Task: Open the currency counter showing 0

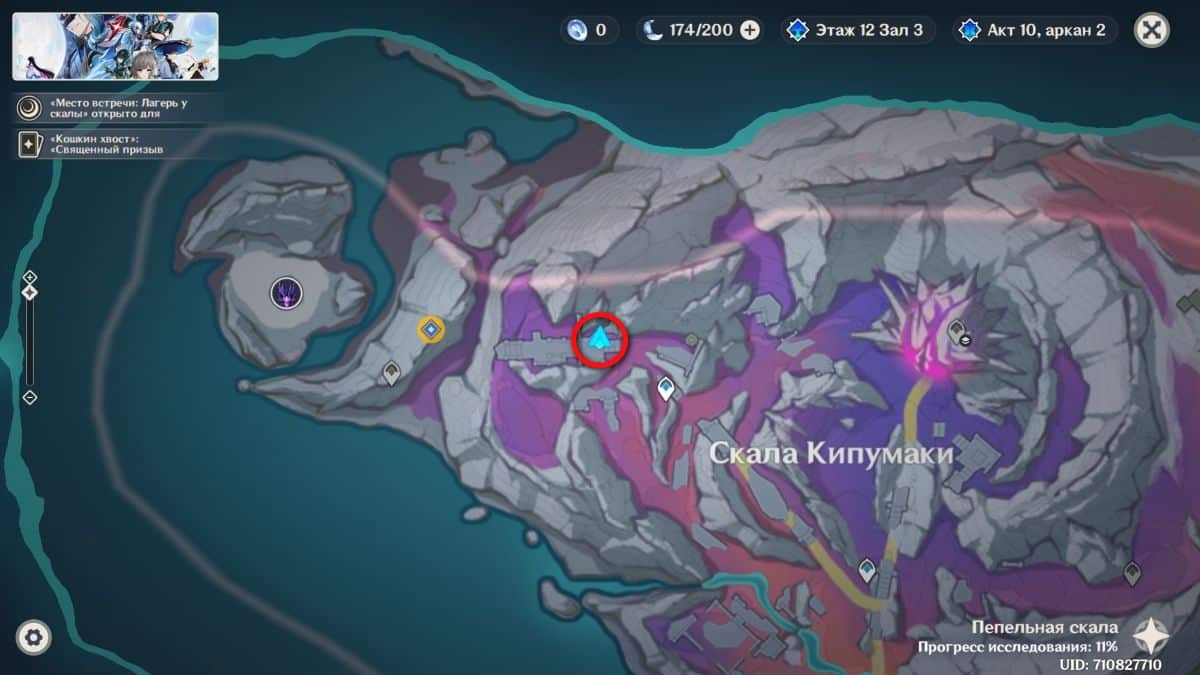Action: tap(588, 30)
